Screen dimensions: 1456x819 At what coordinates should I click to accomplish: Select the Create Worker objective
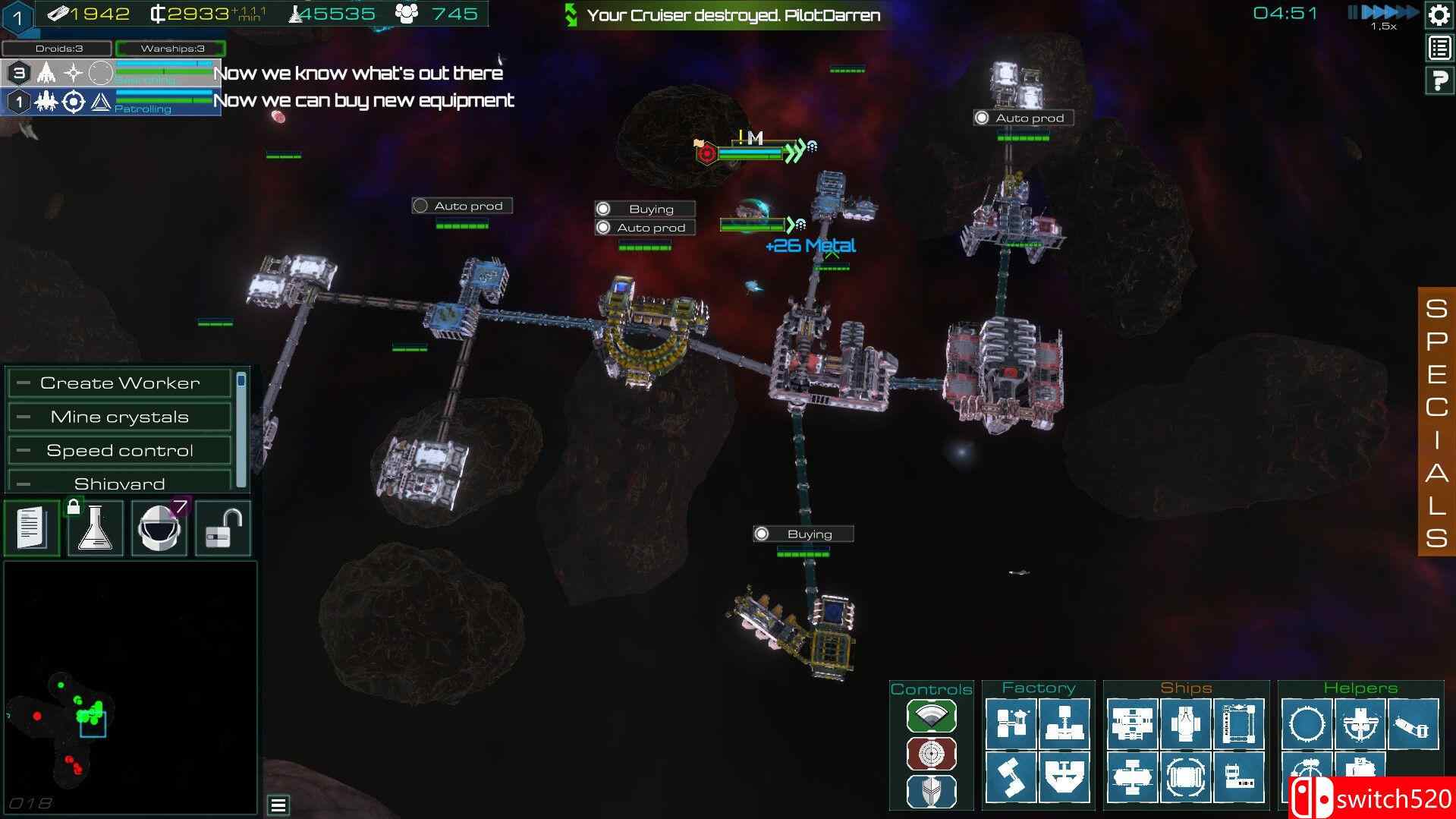coord(120,383)
